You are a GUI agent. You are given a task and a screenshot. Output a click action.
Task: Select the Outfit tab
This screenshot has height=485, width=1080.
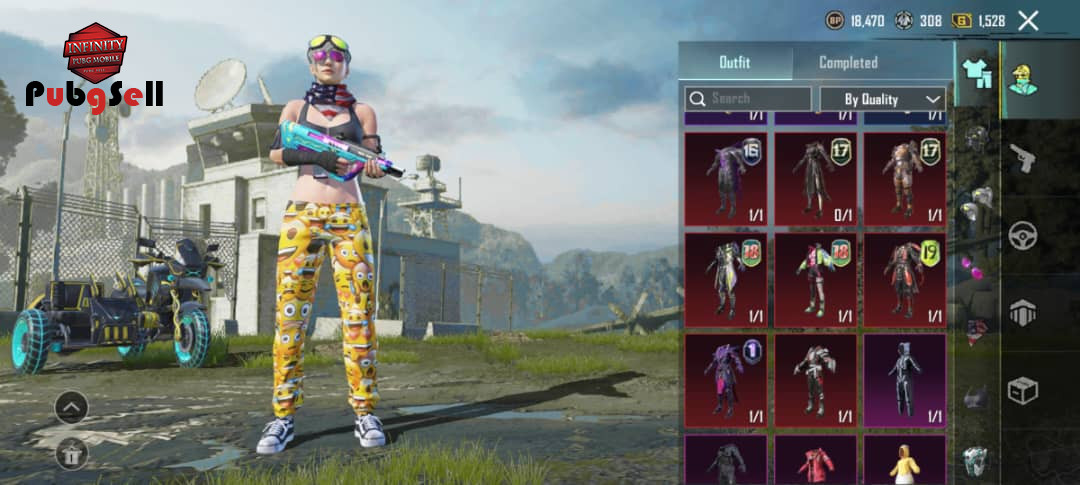735,62
